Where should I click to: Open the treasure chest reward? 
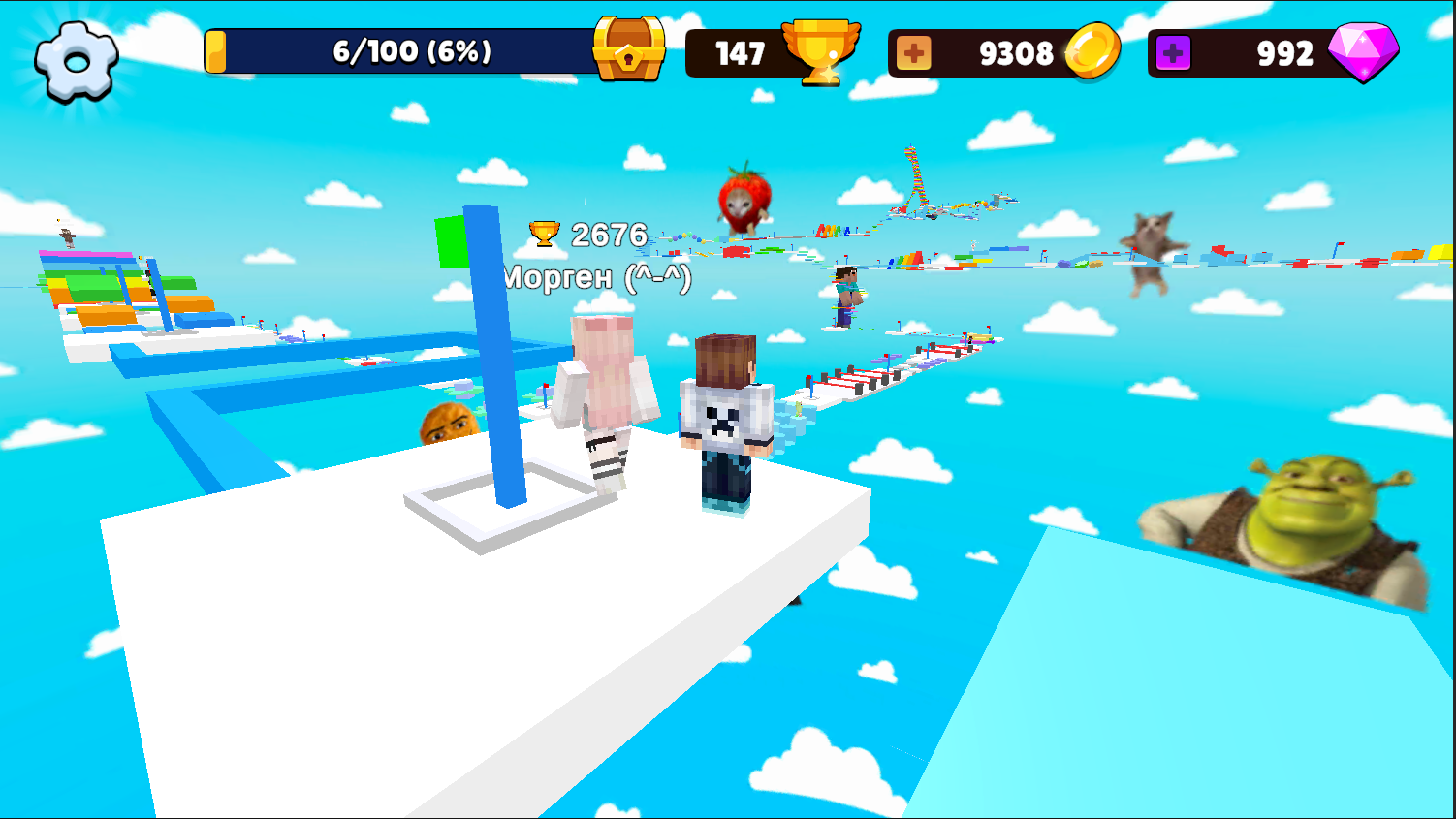pos(626,47)
